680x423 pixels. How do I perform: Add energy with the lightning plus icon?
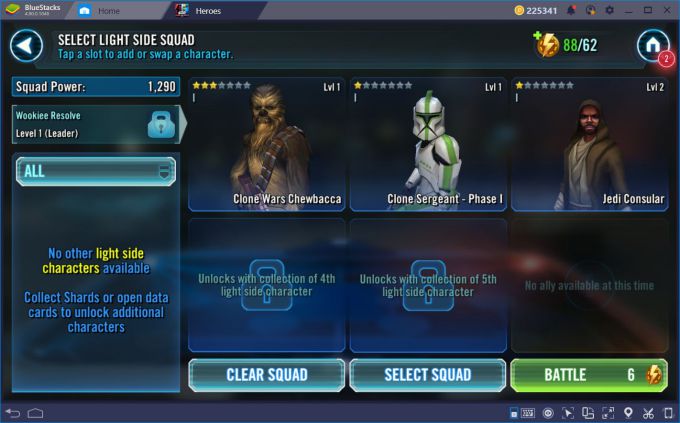[x=546, y=45]
